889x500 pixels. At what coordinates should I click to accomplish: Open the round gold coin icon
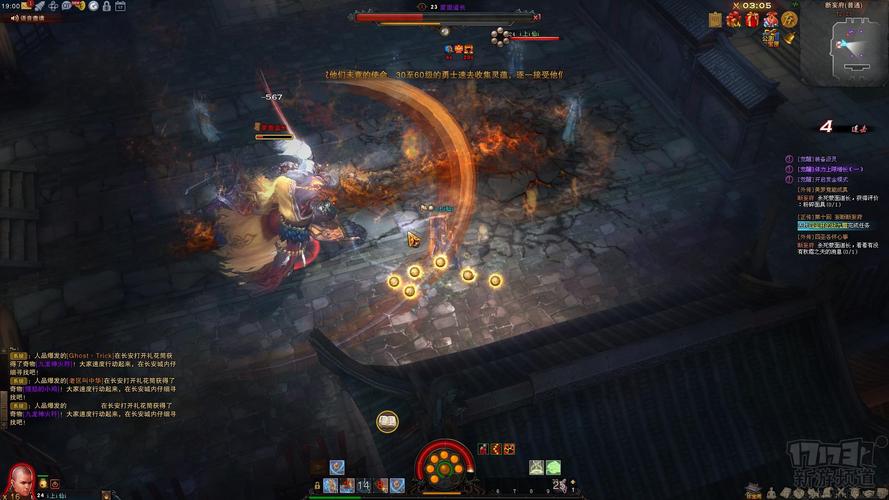790,19
